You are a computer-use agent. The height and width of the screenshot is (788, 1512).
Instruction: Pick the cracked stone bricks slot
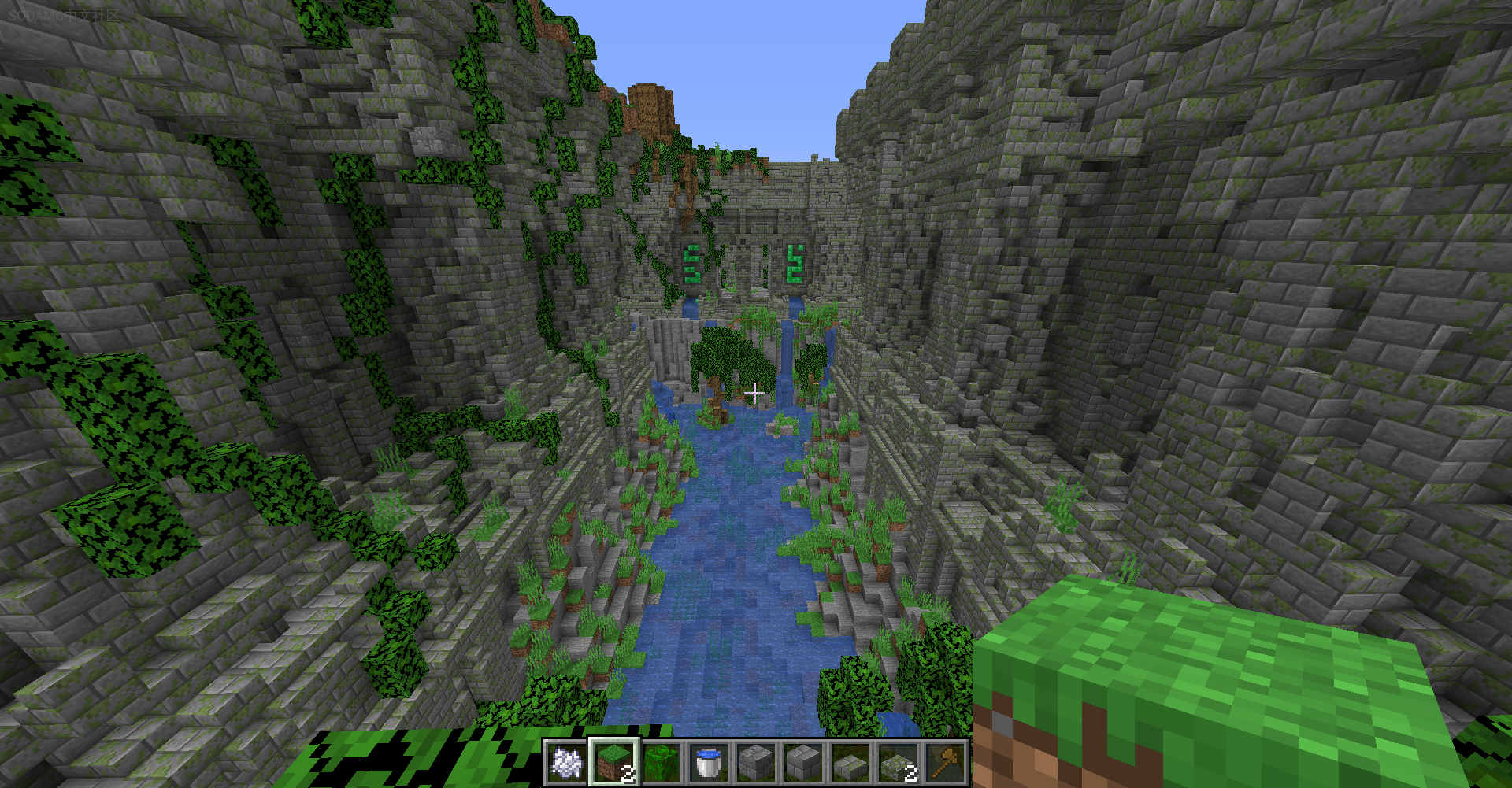pyautogui.click(x=756, y=762)
